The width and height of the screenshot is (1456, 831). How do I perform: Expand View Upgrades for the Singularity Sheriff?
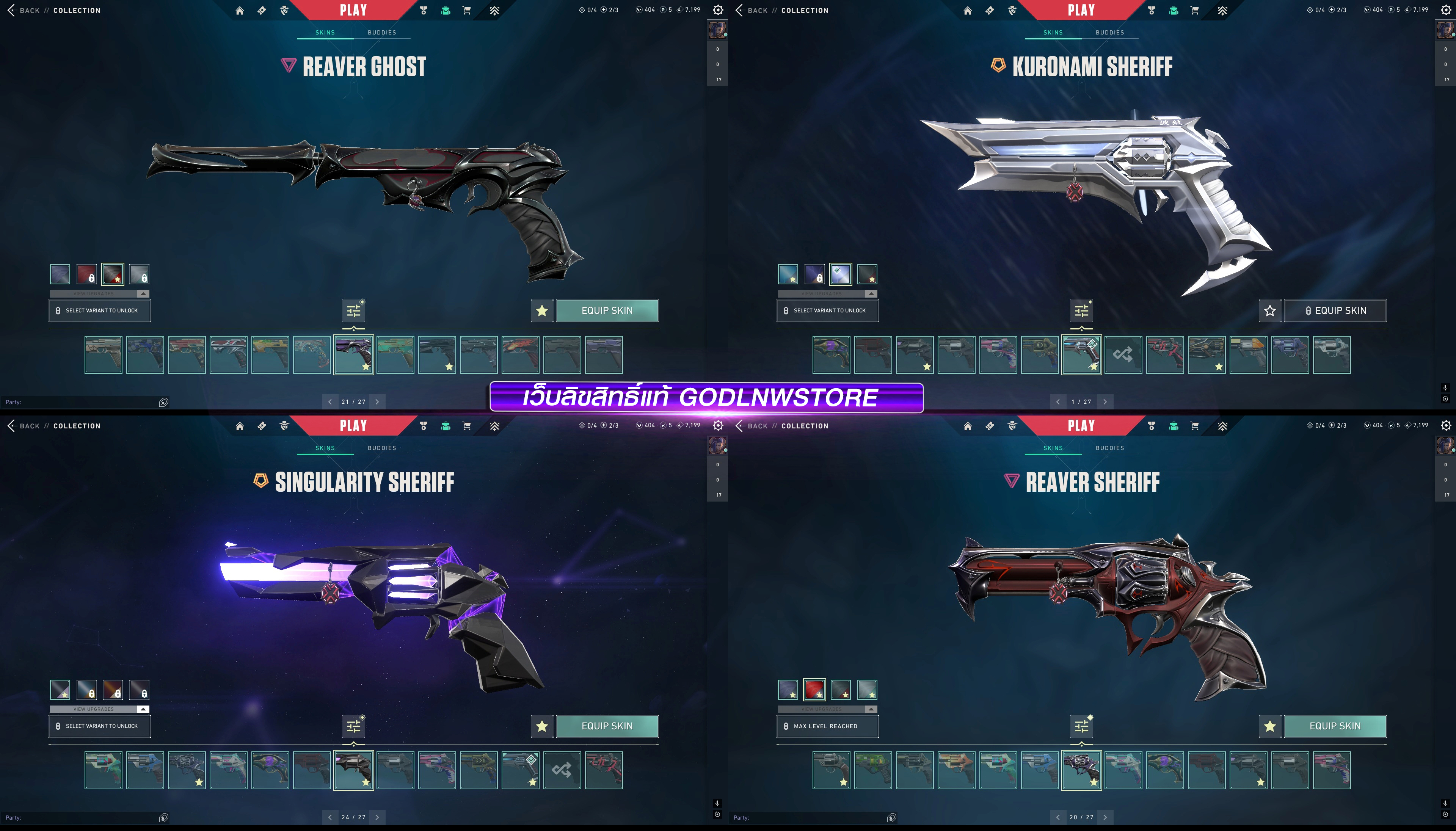pyautogui.click(x=99, y=709)
